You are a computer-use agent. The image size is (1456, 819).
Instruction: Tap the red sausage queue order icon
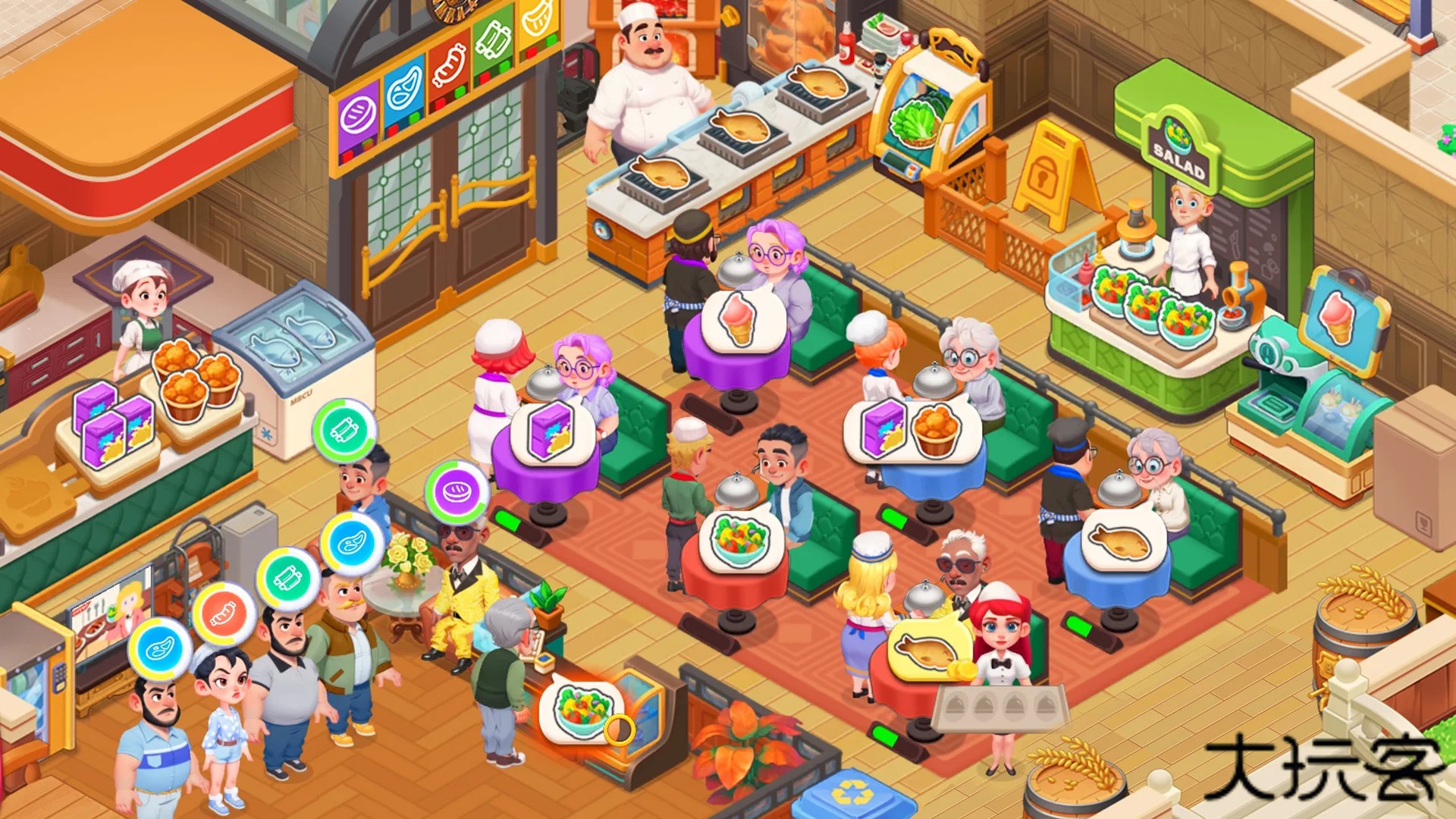(224, 613)
